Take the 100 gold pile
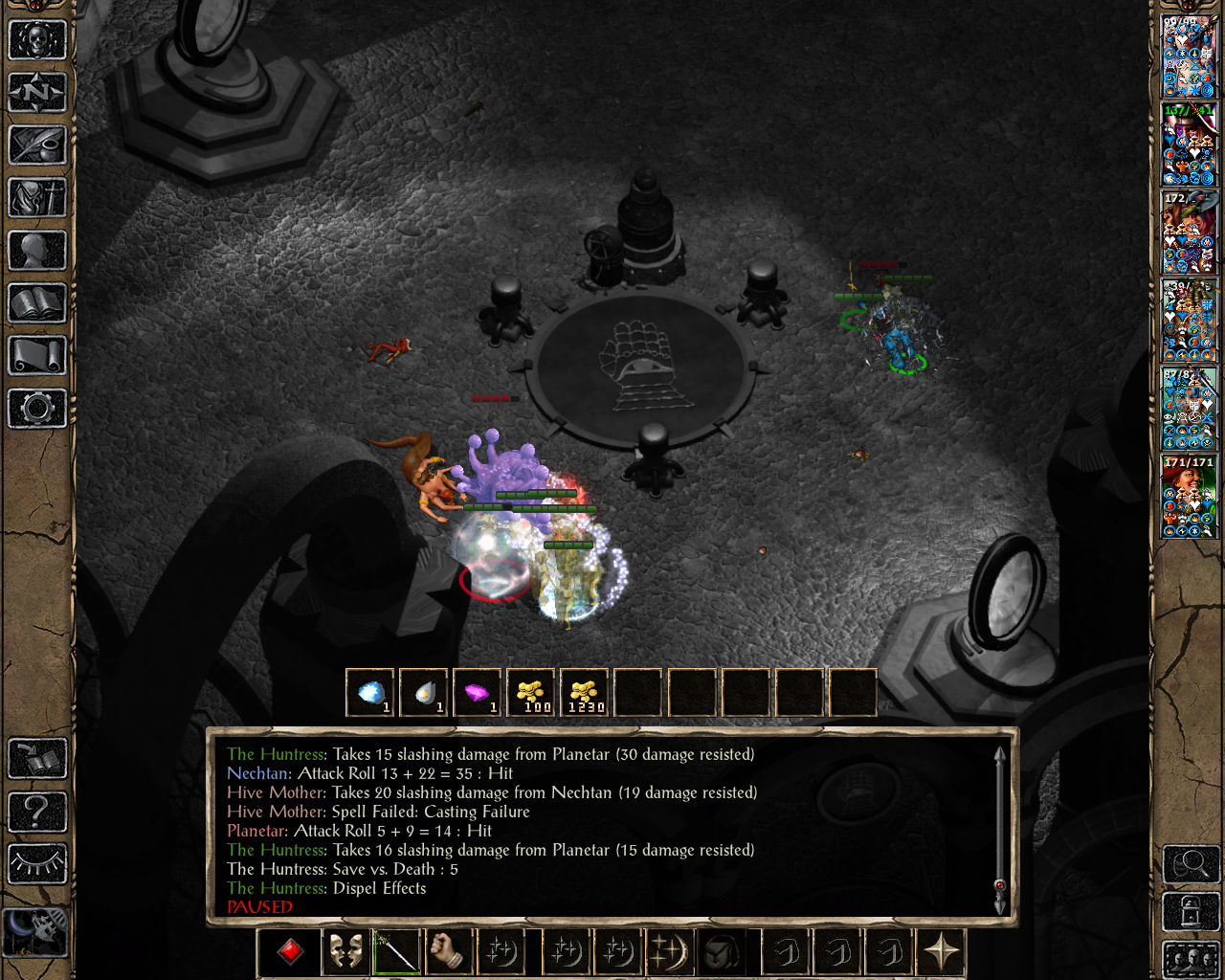The height and width of the screenshot is (980, 1225). 531,692
